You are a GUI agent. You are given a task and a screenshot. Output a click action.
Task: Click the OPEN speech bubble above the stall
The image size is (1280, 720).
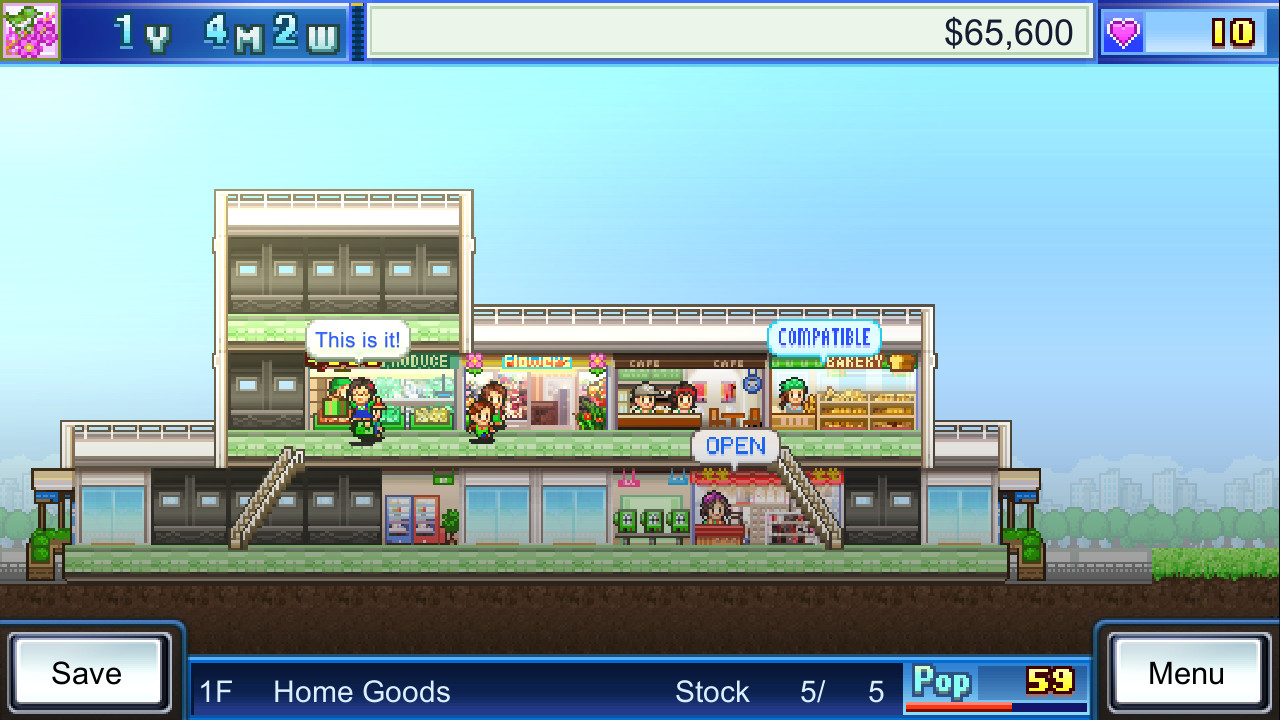[736, 446]
